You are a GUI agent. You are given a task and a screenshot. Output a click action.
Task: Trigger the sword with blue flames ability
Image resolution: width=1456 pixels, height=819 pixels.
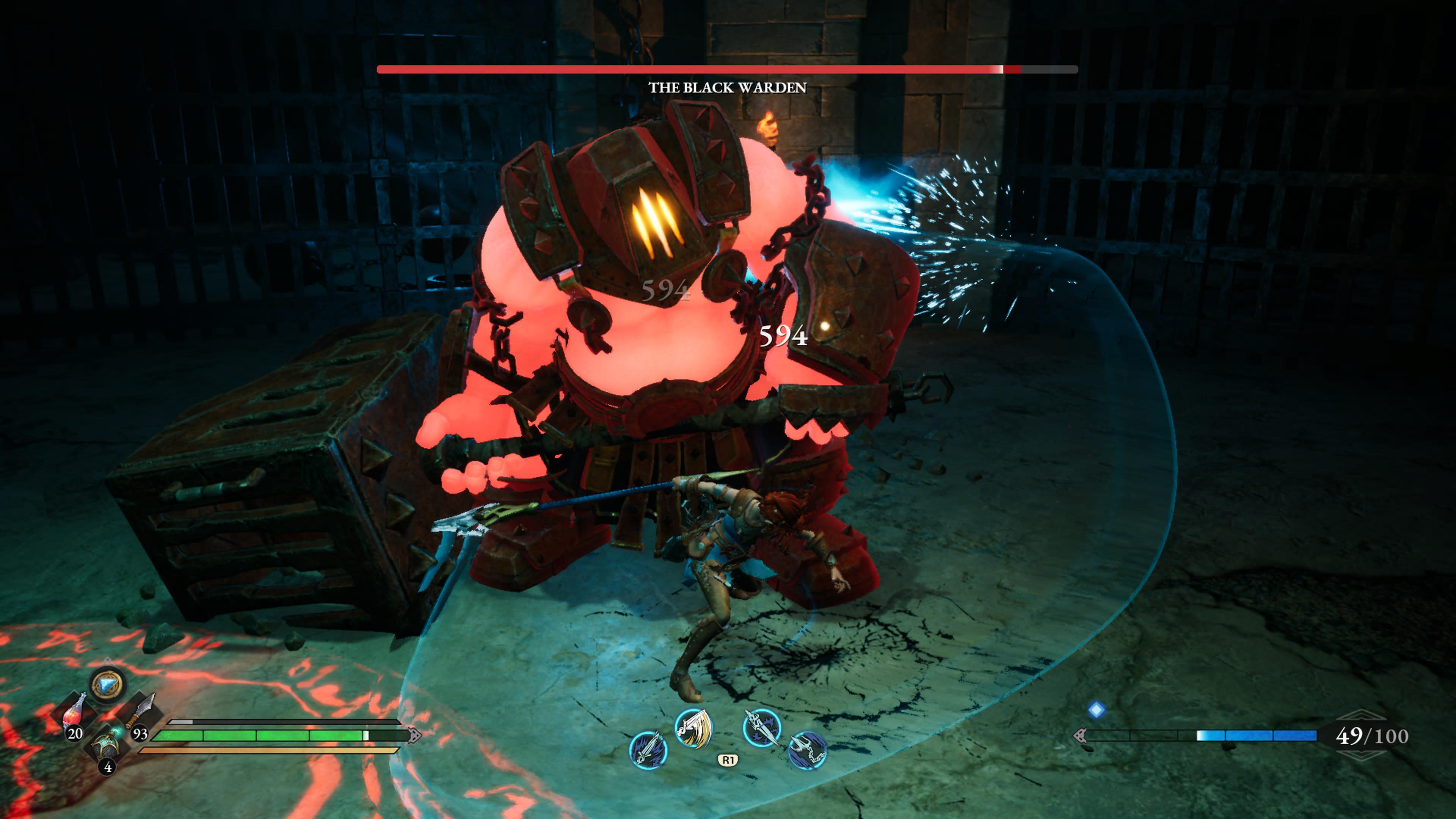[648, 750]
